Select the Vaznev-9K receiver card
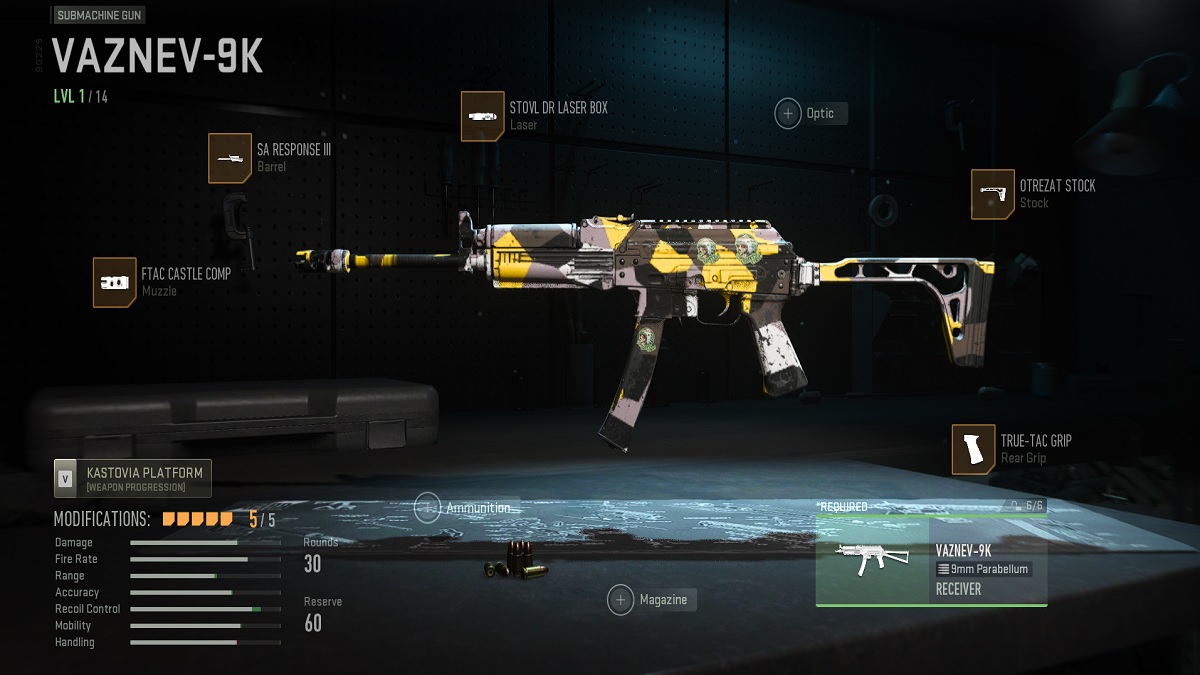Image resolution: width=1200 pixels, height=675 pixels. [x=931, y=561]
